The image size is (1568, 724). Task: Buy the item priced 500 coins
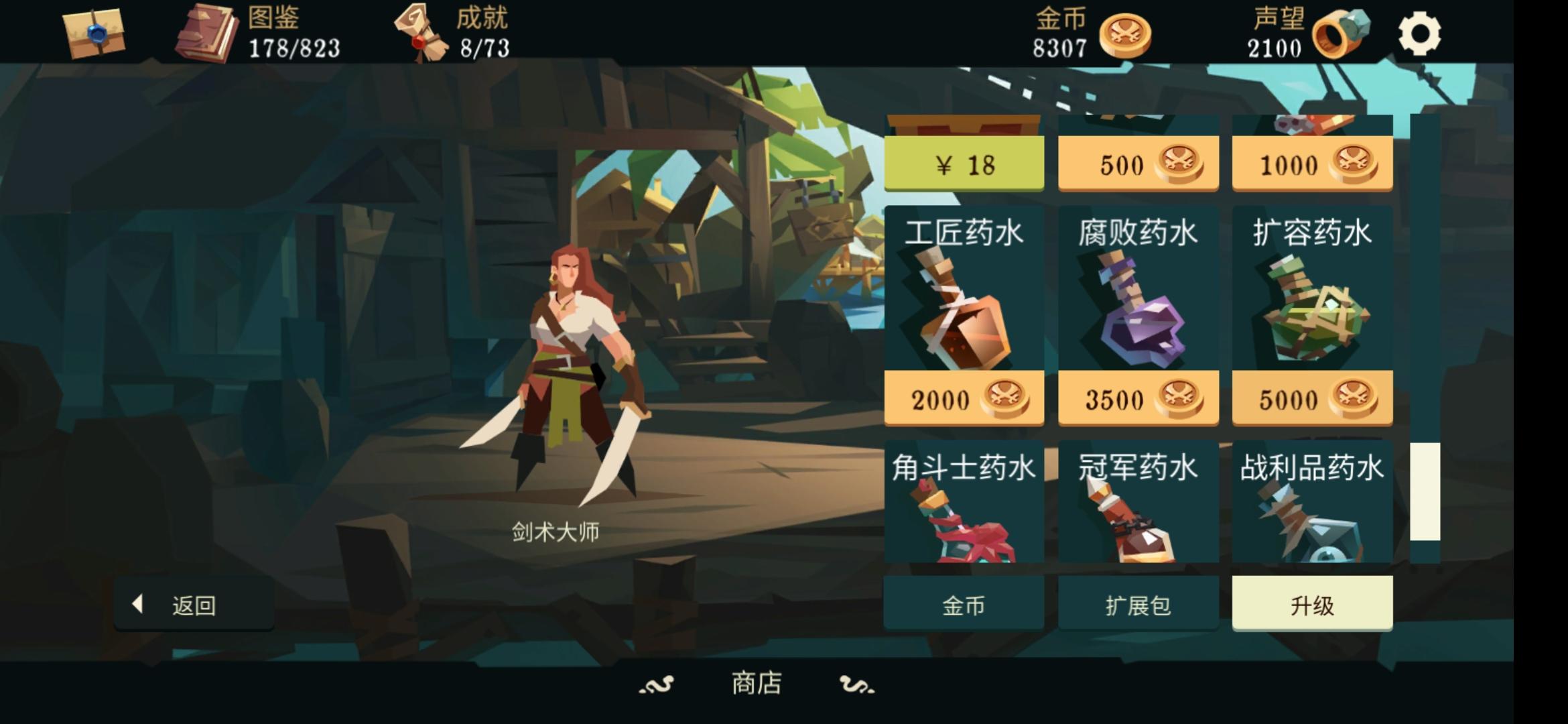click(1137, 163)
